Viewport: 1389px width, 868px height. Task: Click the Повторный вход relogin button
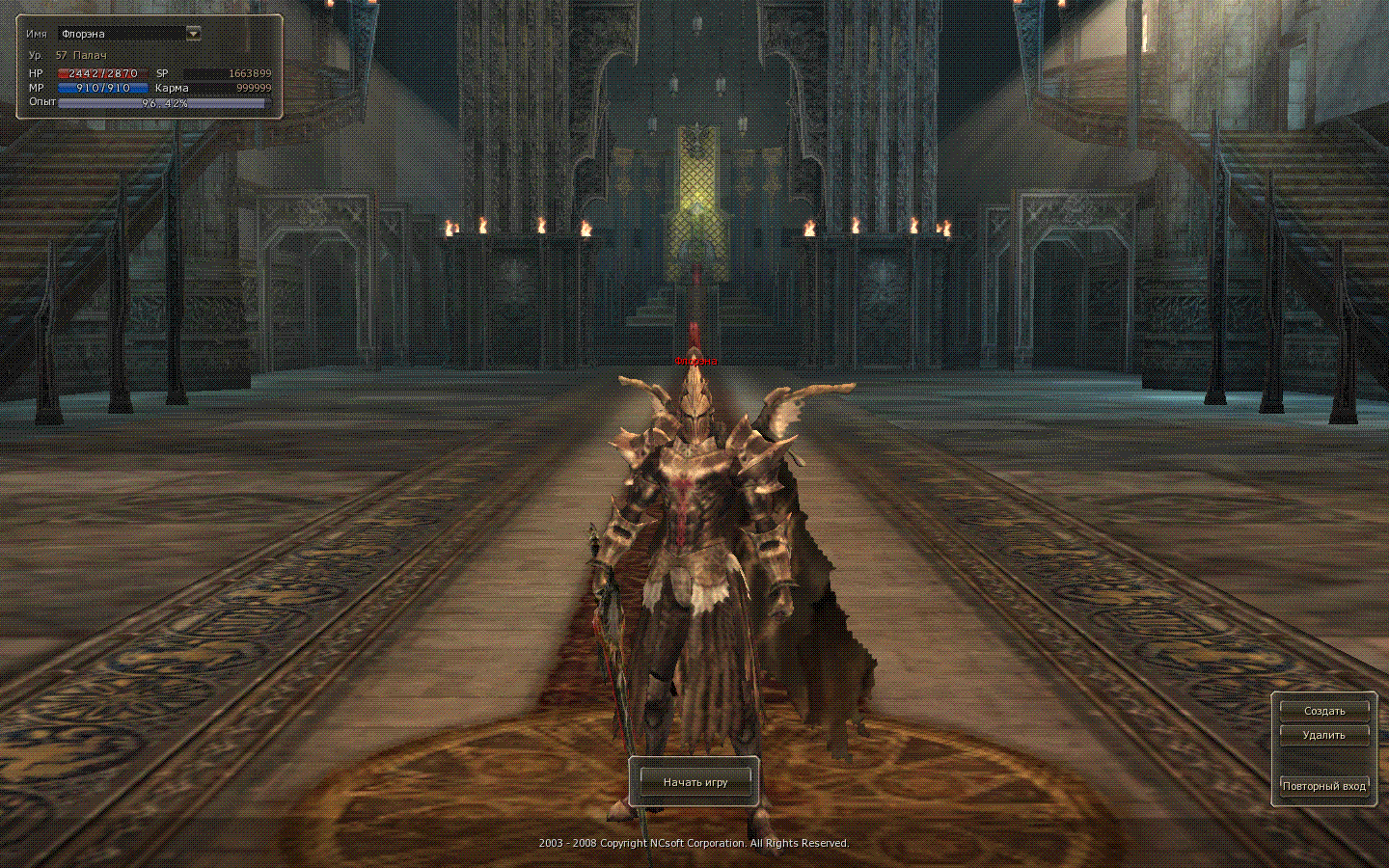pyautogui.click(x=1323, y=786)
